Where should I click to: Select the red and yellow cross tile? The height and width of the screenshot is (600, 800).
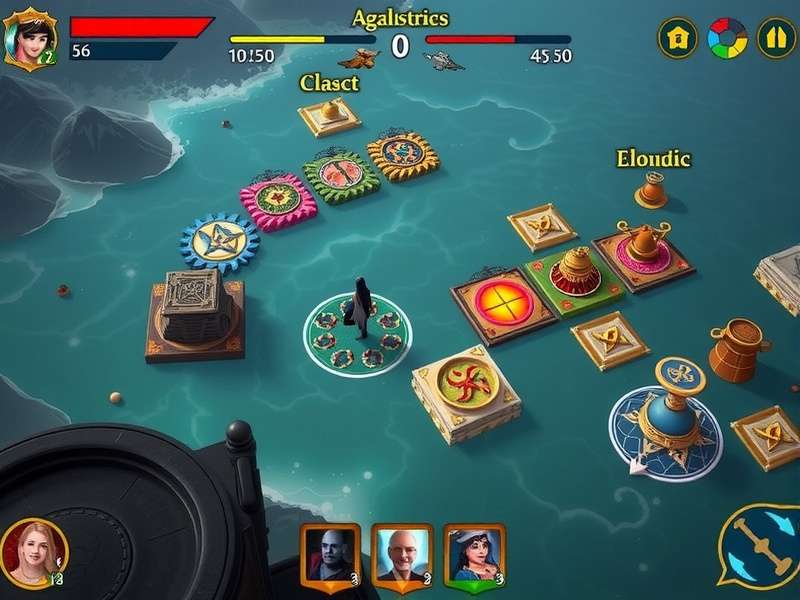[502, 300]
